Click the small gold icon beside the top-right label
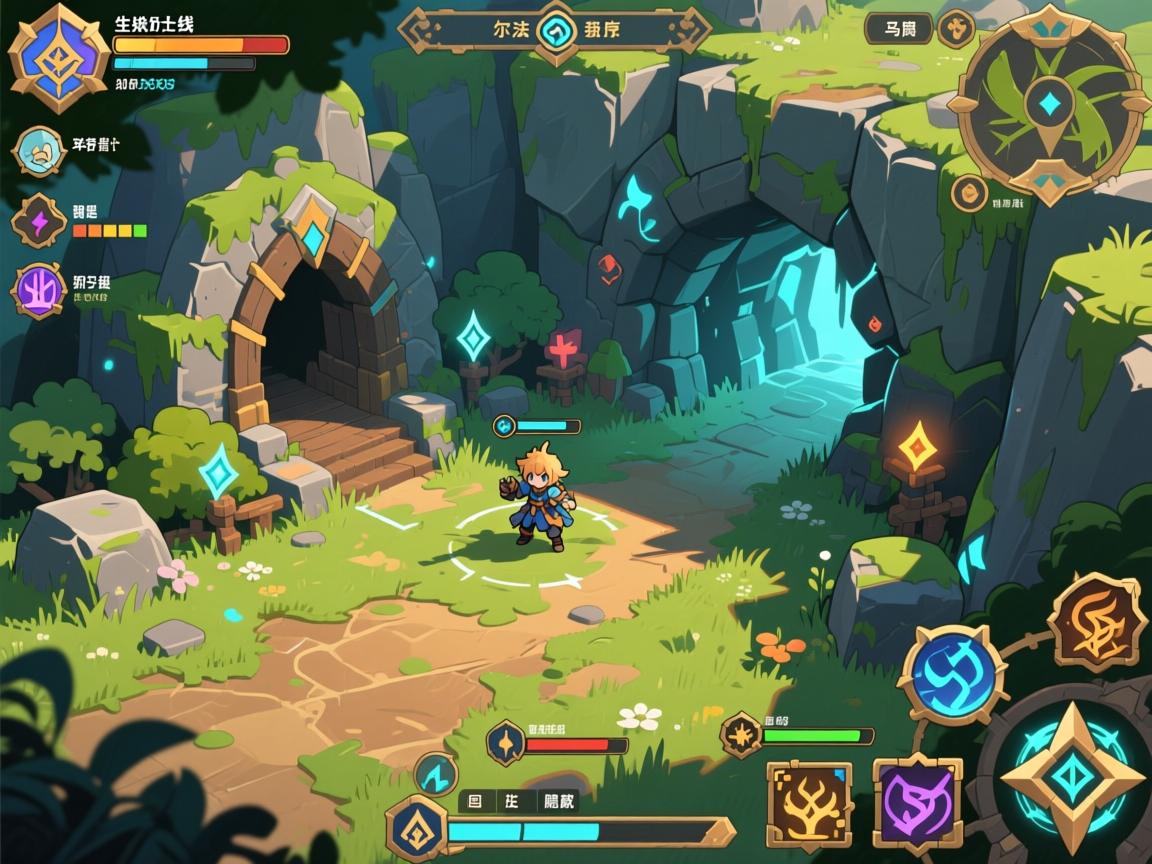The image size is (1152, 864). coord(956,29)
